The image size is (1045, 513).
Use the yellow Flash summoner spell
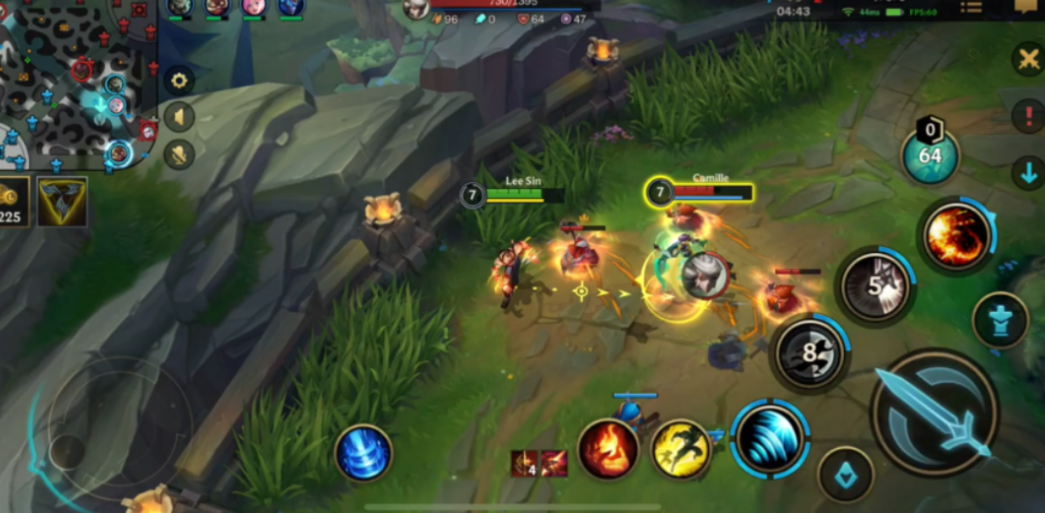(681, 449)
